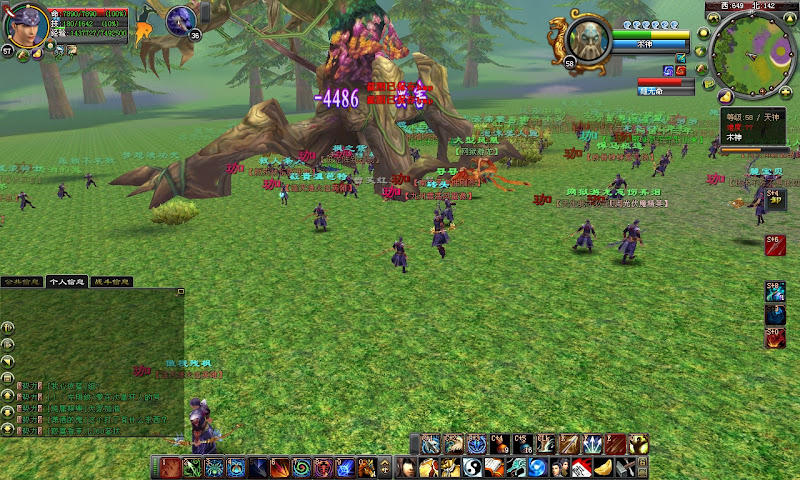
Task: Switch to the 公共信息 chat tab
Action: coord(22,282)
